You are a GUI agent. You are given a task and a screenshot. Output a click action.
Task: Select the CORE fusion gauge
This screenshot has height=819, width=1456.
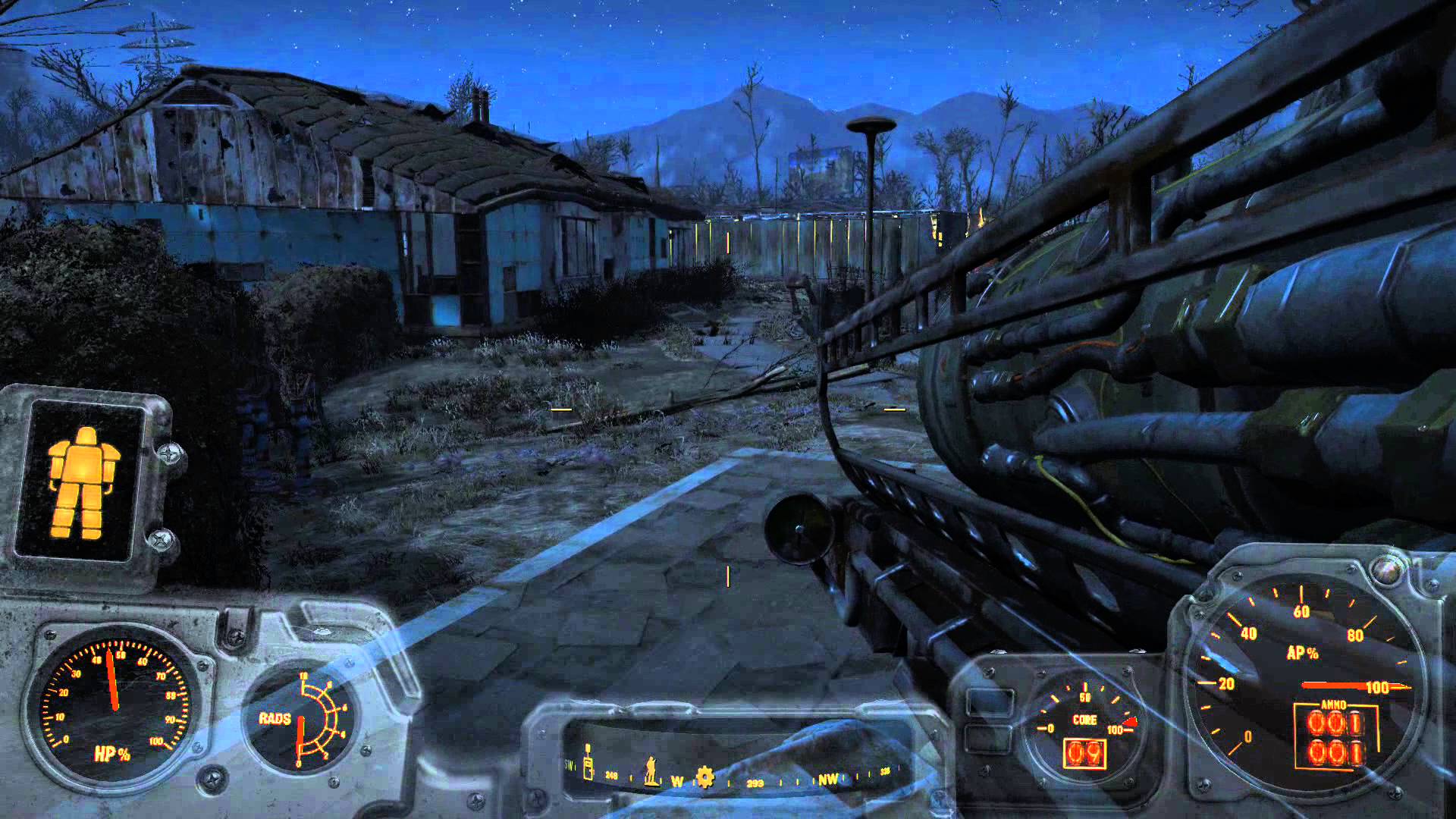[1083, 720]
